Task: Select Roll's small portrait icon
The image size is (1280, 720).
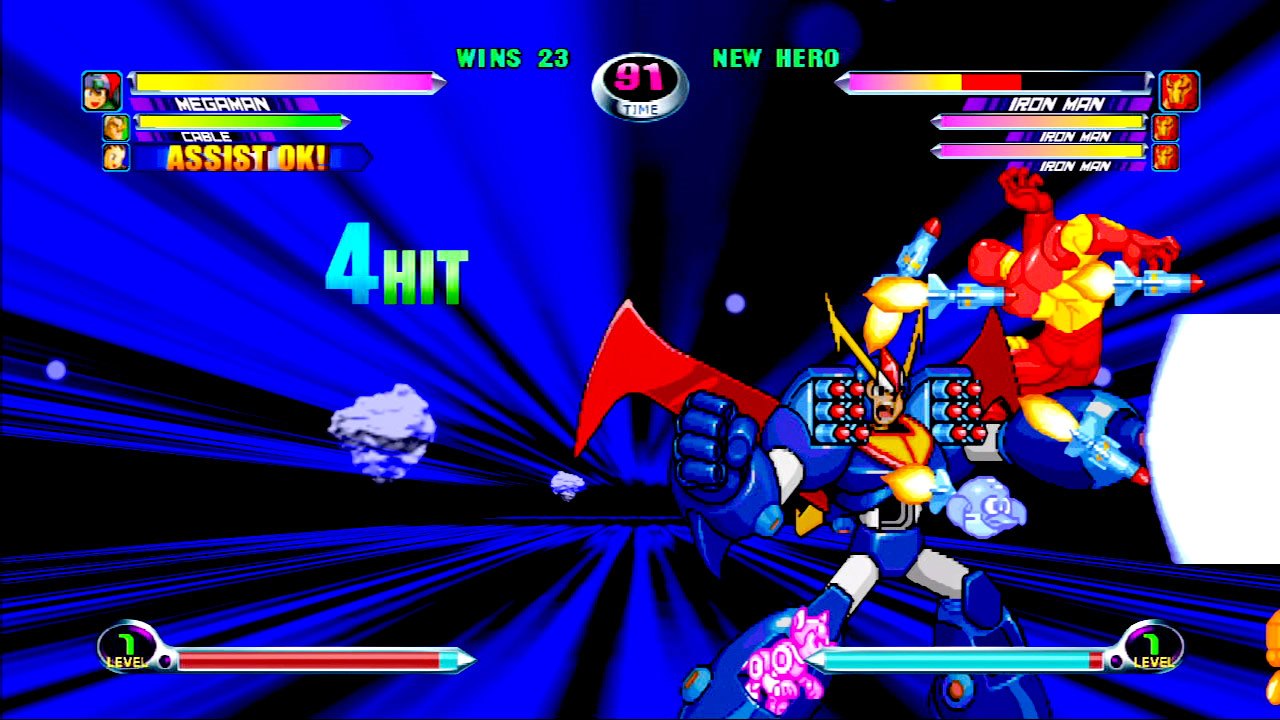Action: click(x=114, y=157)
